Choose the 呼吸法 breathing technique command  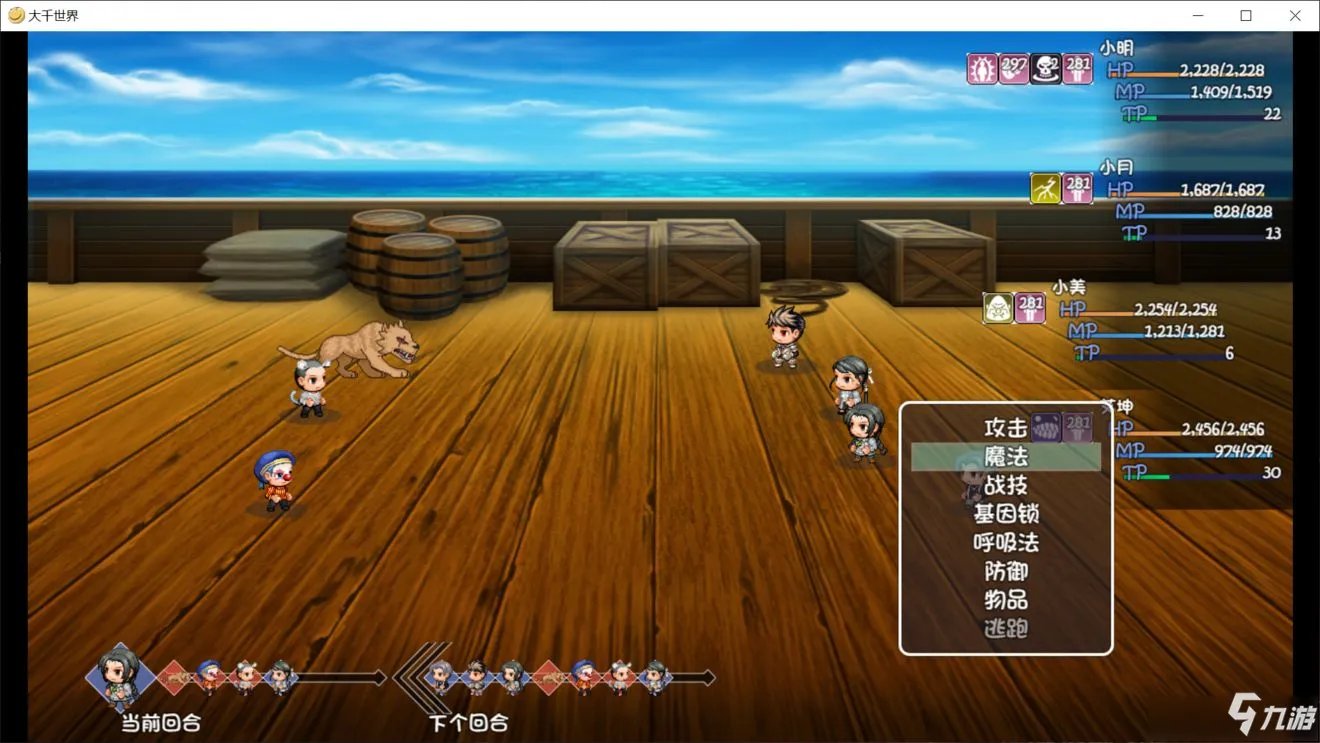coord(1005,543)
